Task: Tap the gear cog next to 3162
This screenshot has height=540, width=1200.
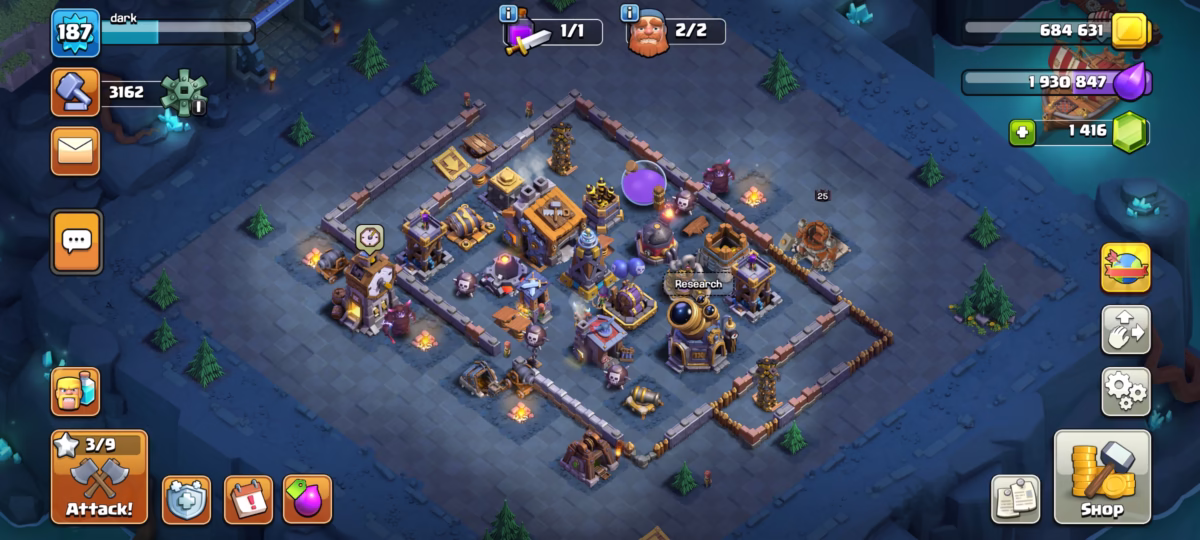Action: (x=184, y=93)
